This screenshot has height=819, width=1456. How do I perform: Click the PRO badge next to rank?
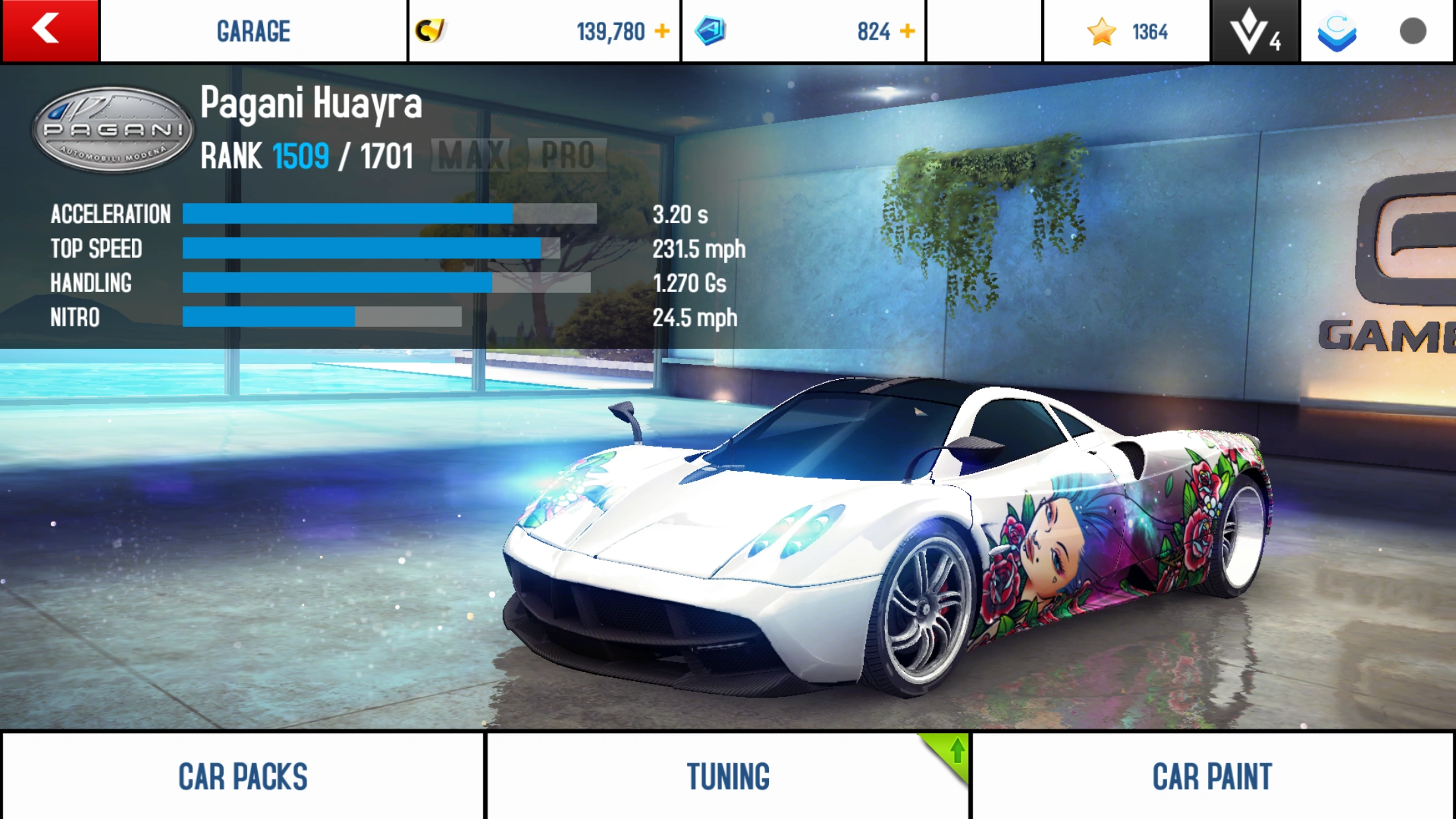pyautogui.click(x=568, y=155)
